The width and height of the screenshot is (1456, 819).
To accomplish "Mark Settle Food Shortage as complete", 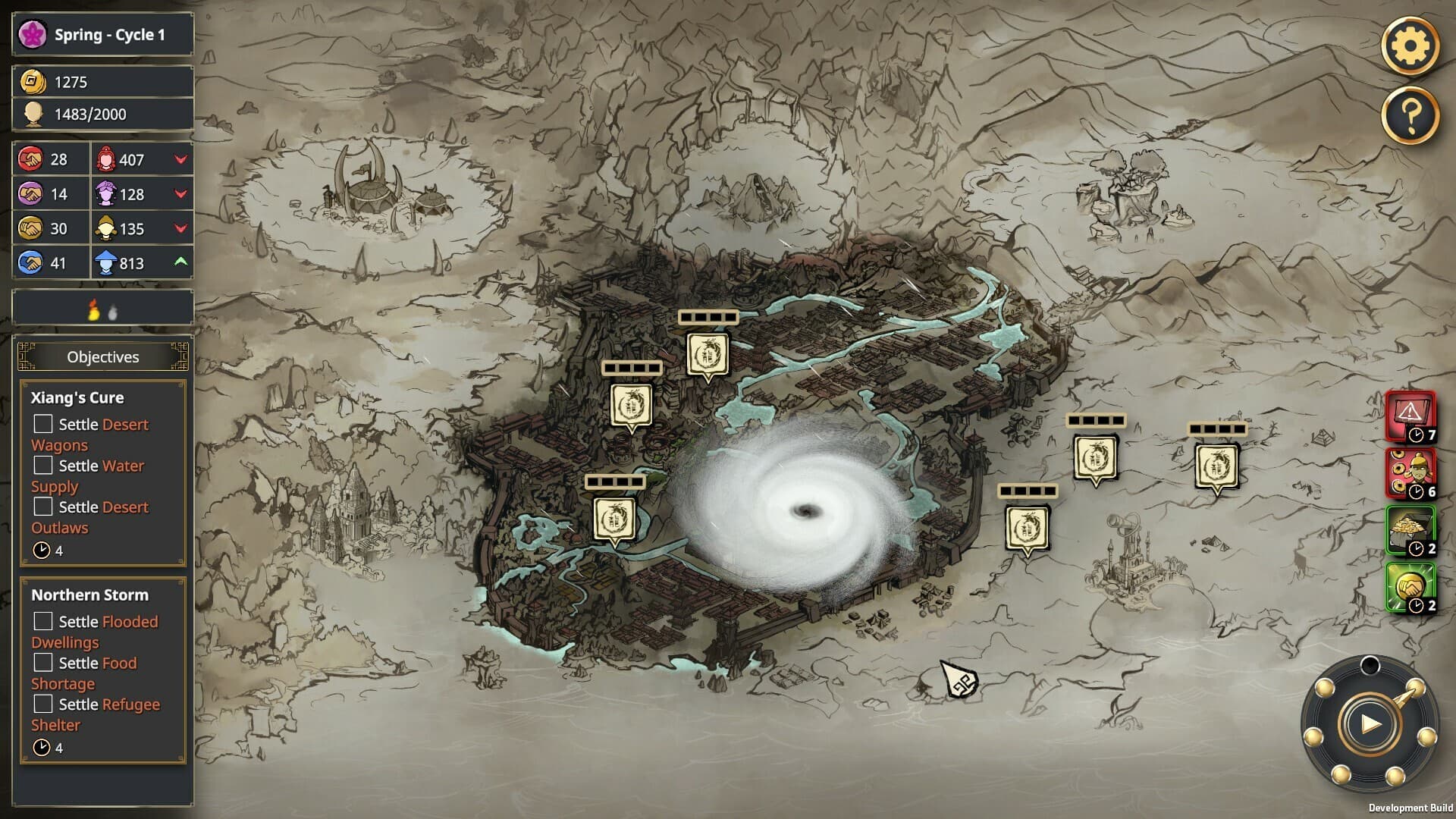I will tap(42, 663).
